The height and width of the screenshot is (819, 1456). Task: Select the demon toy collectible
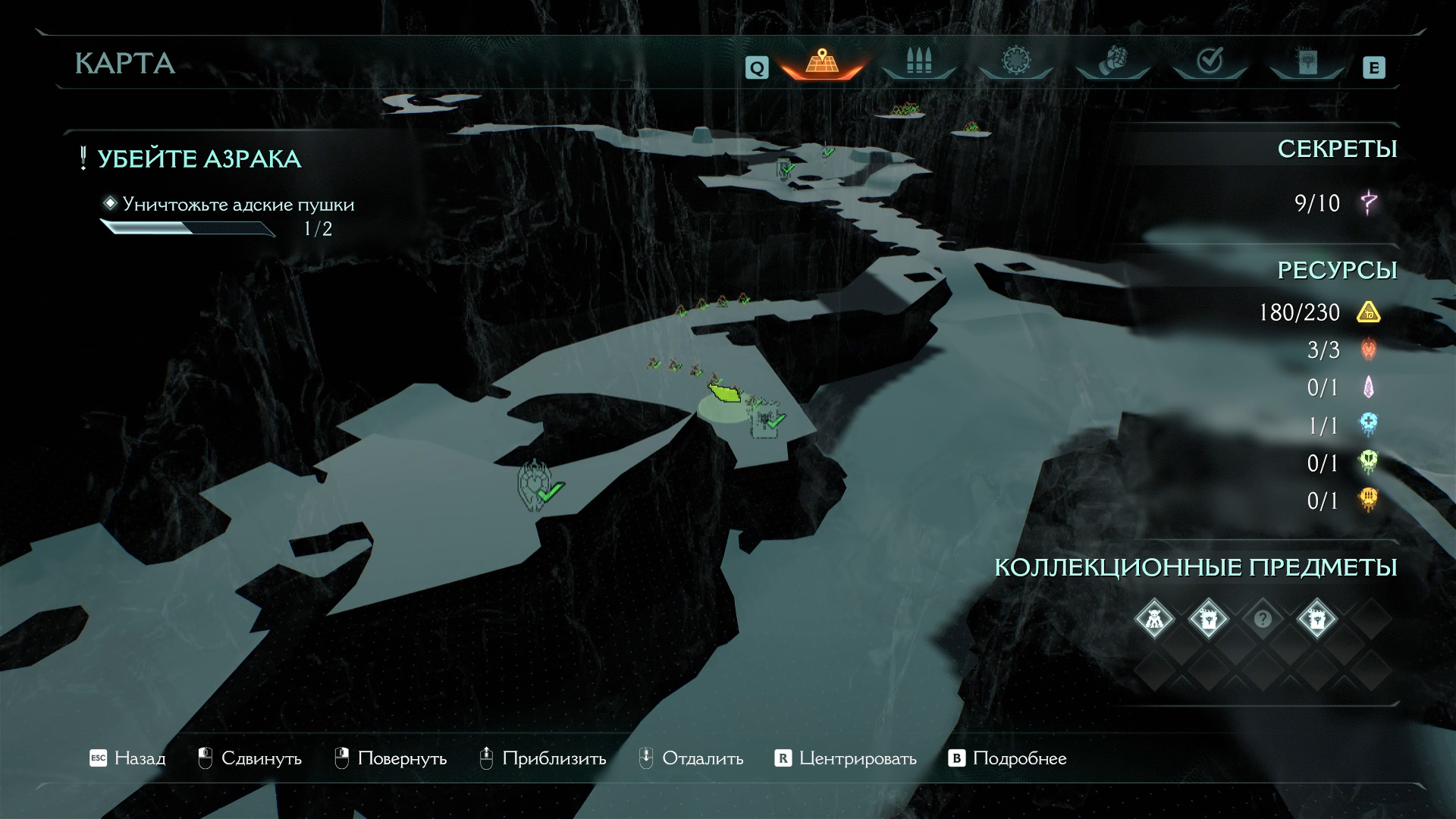point(1153,620)
